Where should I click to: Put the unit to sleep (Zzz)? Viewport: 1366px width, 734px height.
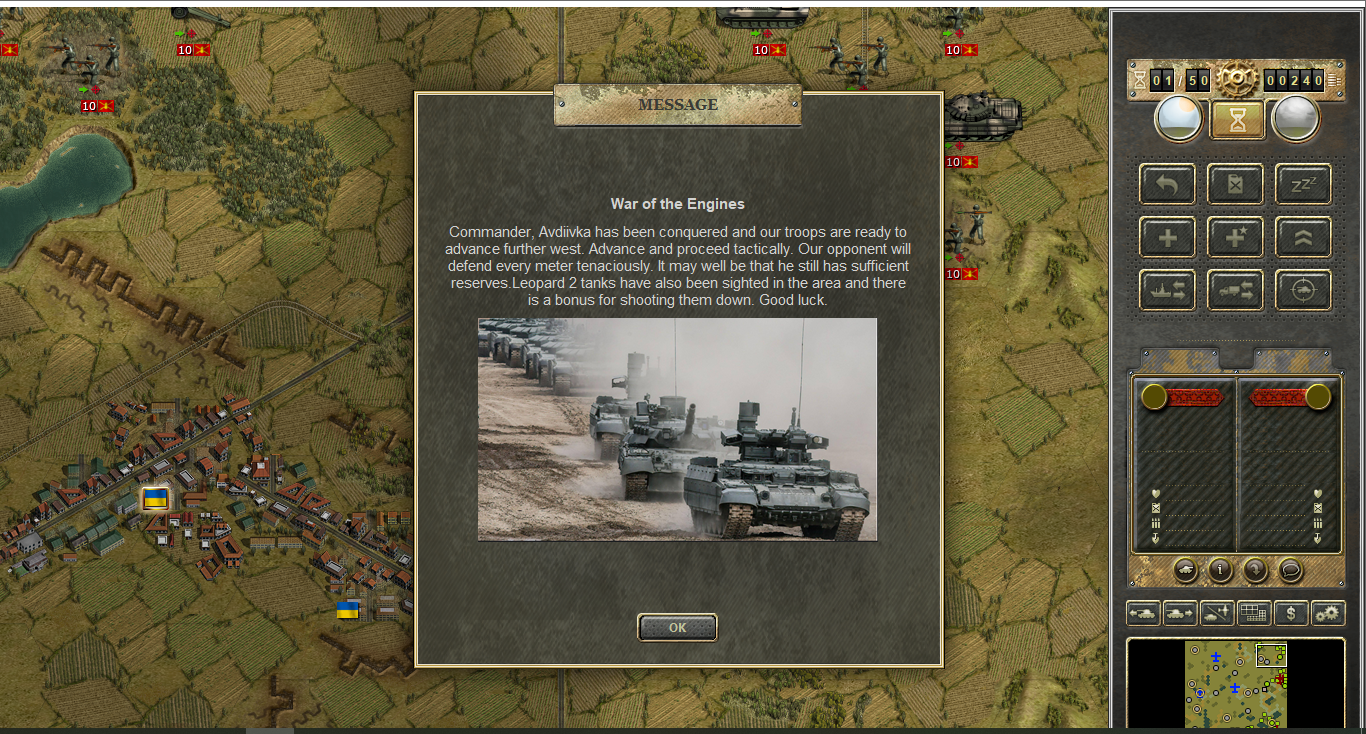[1303, 184]
